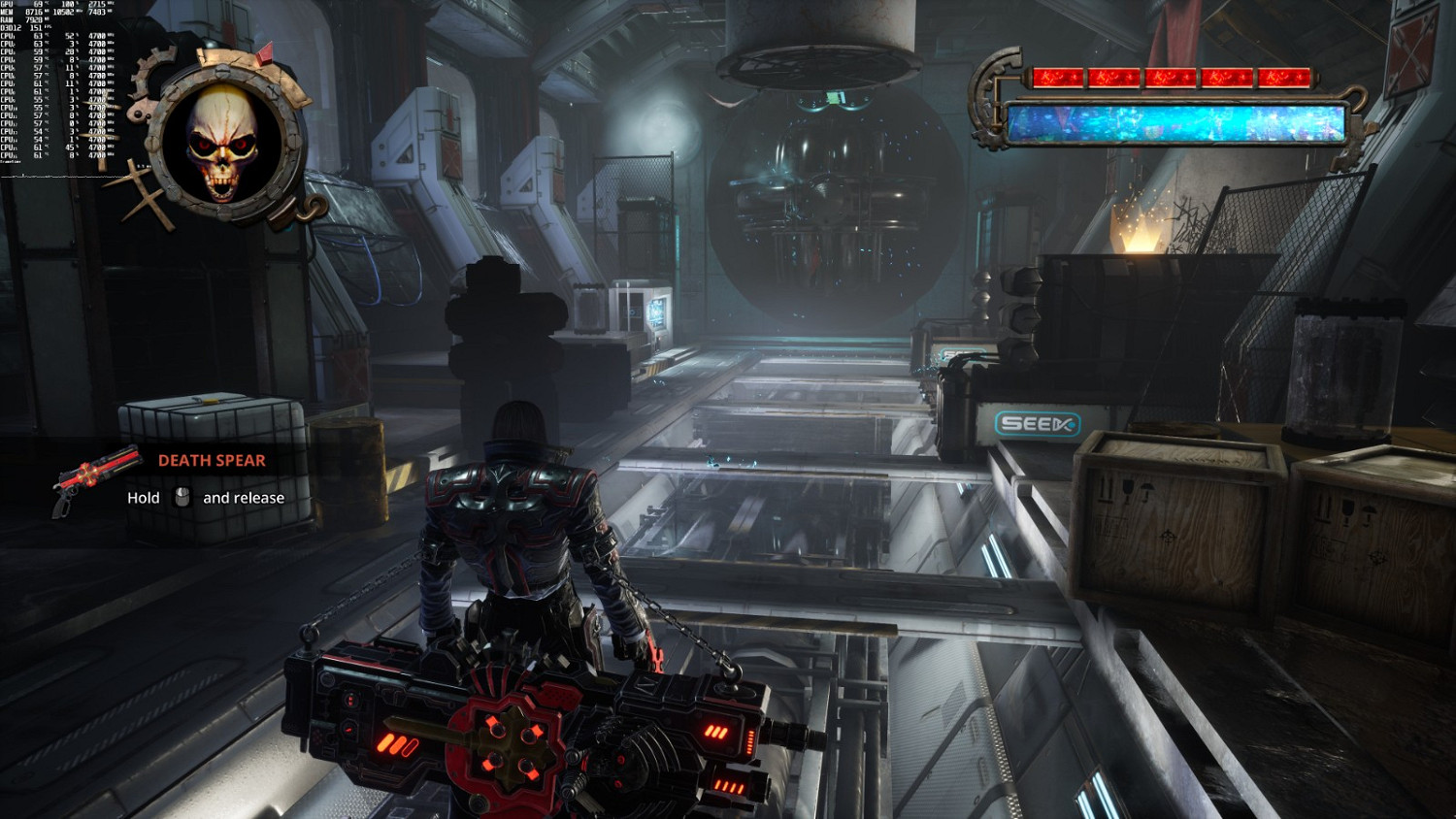Select the Death Spear weapon icon
This screenshot has width=1456, height=819.
pos(95,477)
